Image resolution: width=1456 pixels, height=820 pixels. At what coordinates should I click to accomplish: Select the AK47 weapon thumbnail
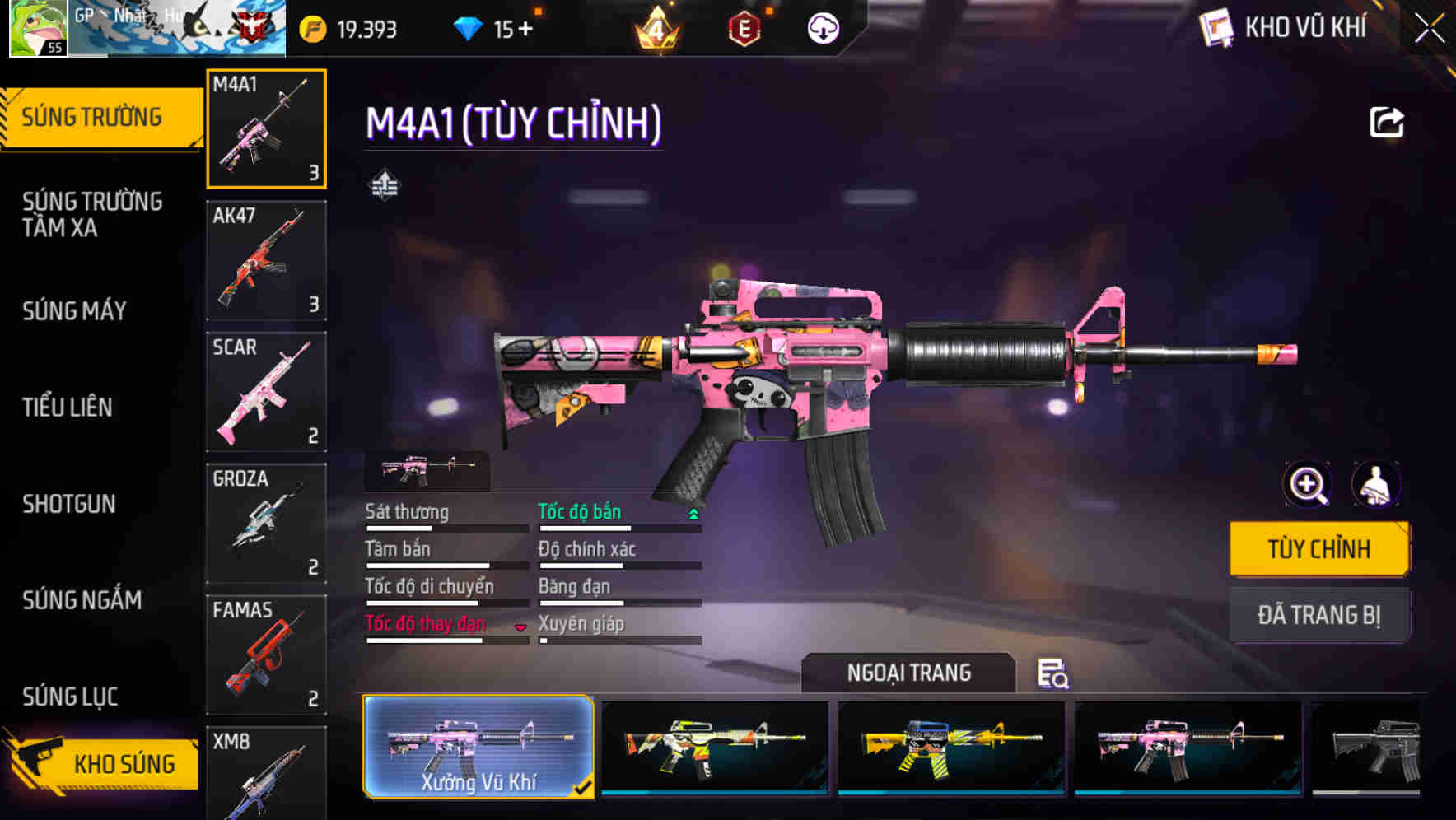pos(266,259)
